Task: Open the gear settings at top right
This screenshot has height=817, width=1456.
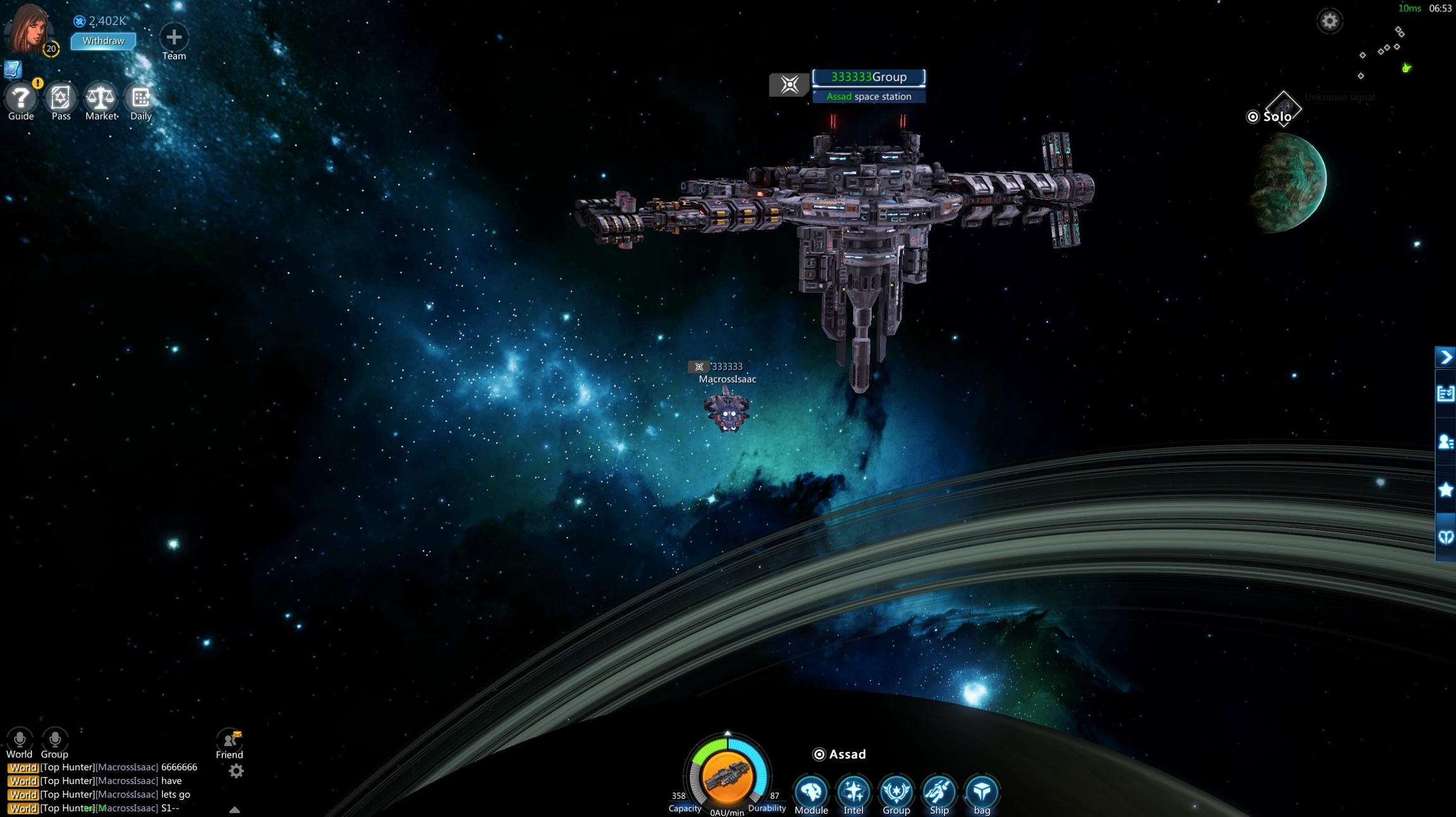Action: (1329, 21)
